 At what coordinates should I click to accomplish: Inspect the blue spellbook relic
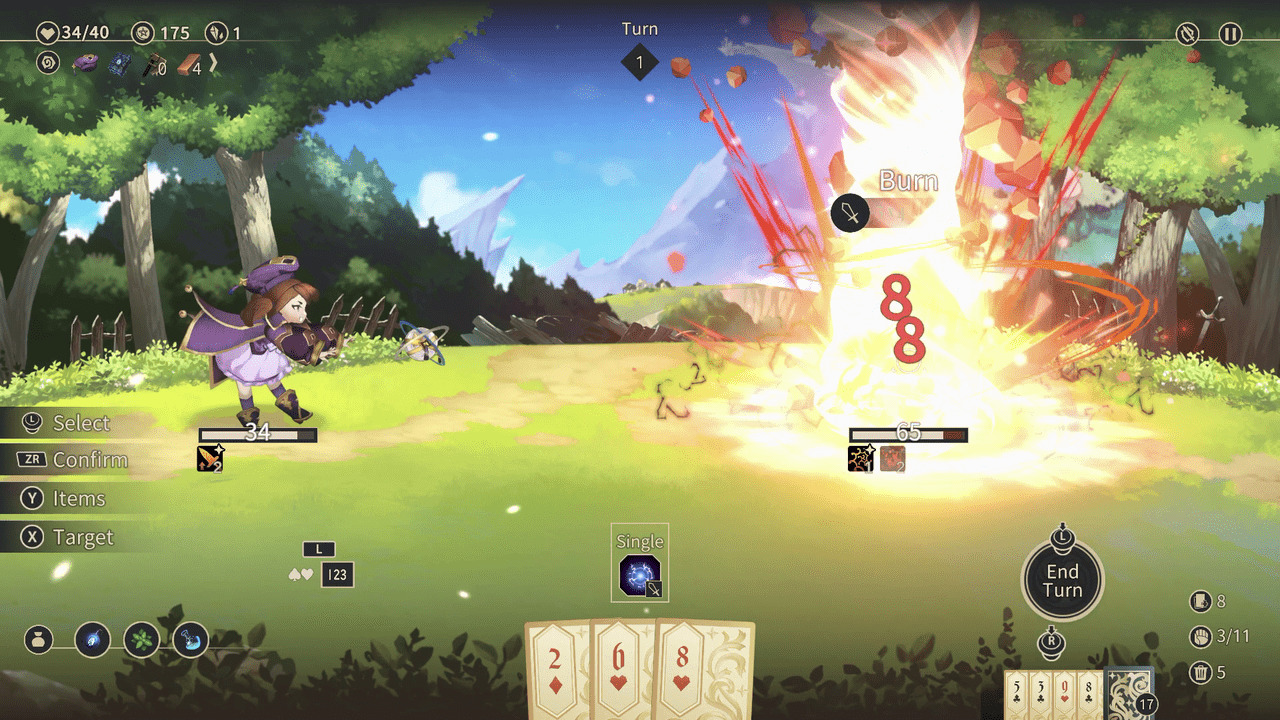pyautogui.click(x=120, y=64)
